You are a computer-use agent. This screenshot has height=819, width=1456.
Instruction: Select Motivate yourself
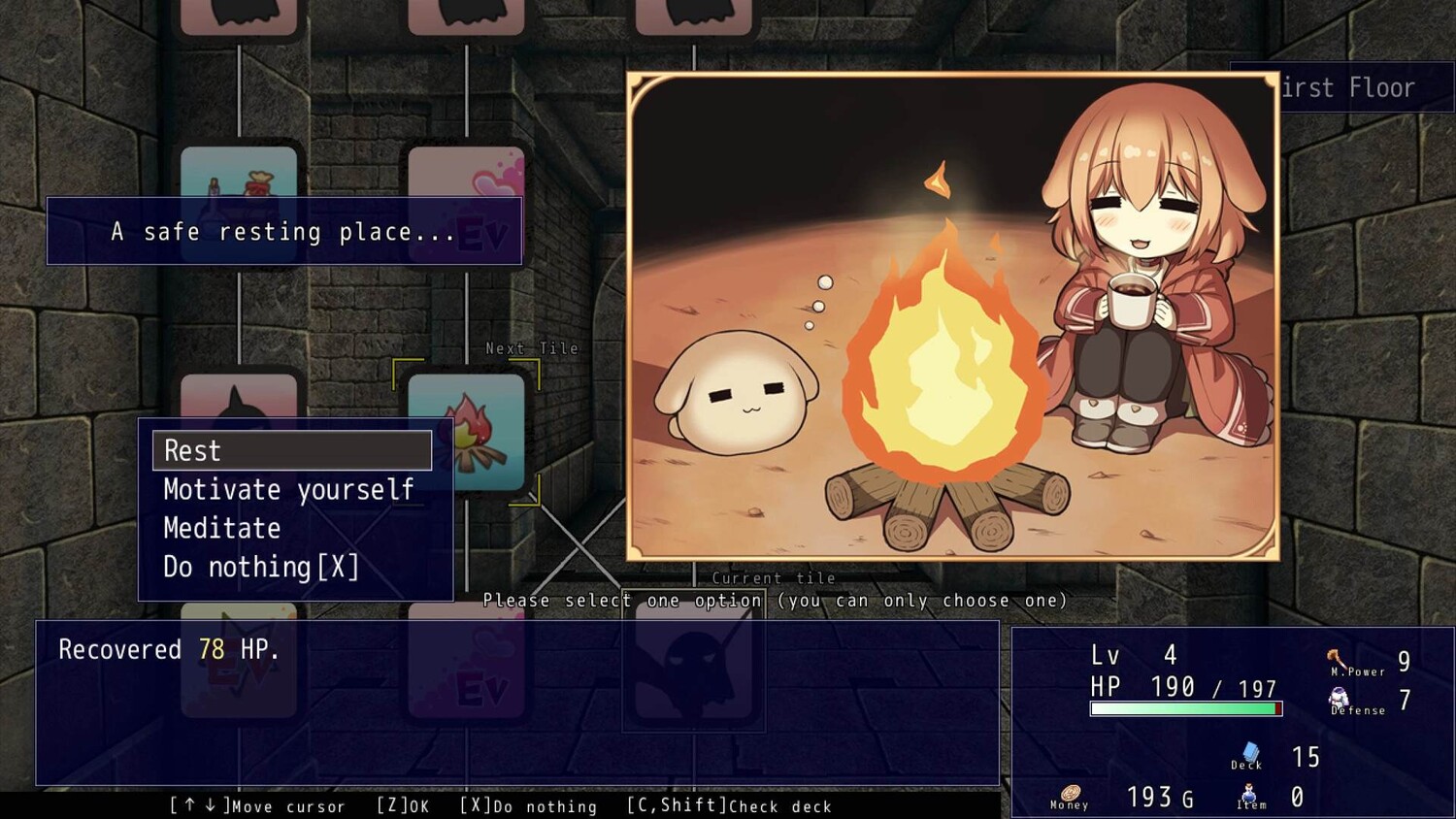click(289, 489)
